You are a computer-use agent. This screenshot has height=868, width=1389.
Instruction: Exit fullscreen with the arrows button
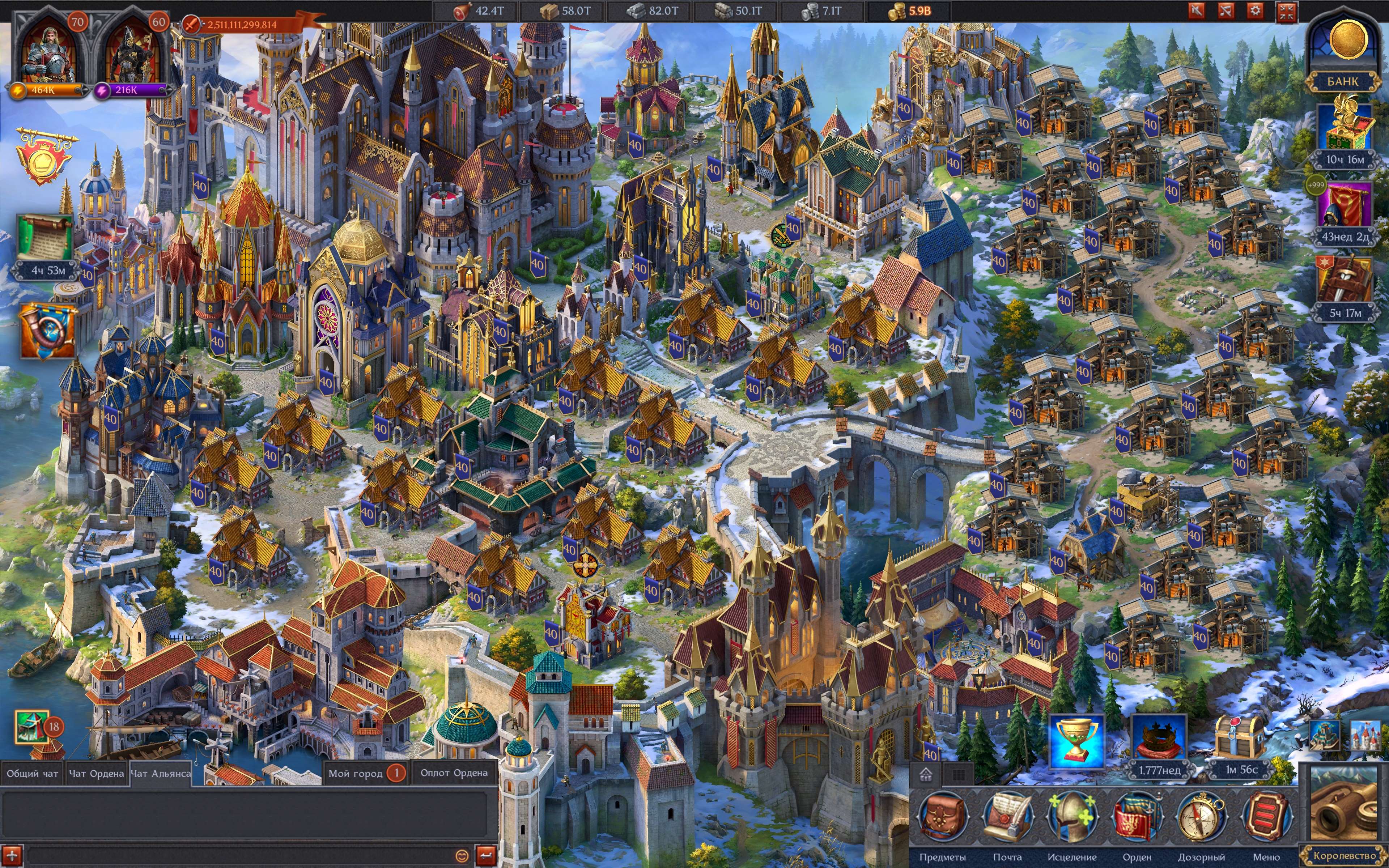[1286, 12]
